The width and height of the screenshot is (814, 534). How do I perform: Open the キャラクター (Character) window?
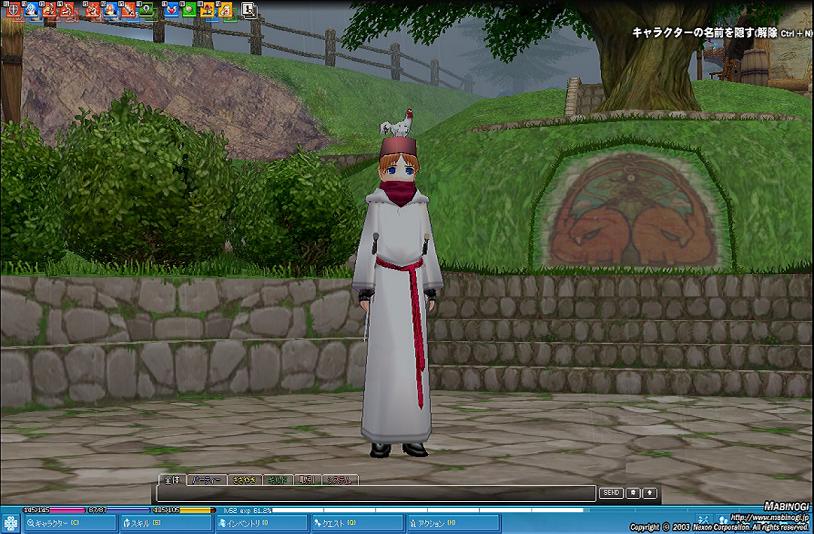(67, 523)
